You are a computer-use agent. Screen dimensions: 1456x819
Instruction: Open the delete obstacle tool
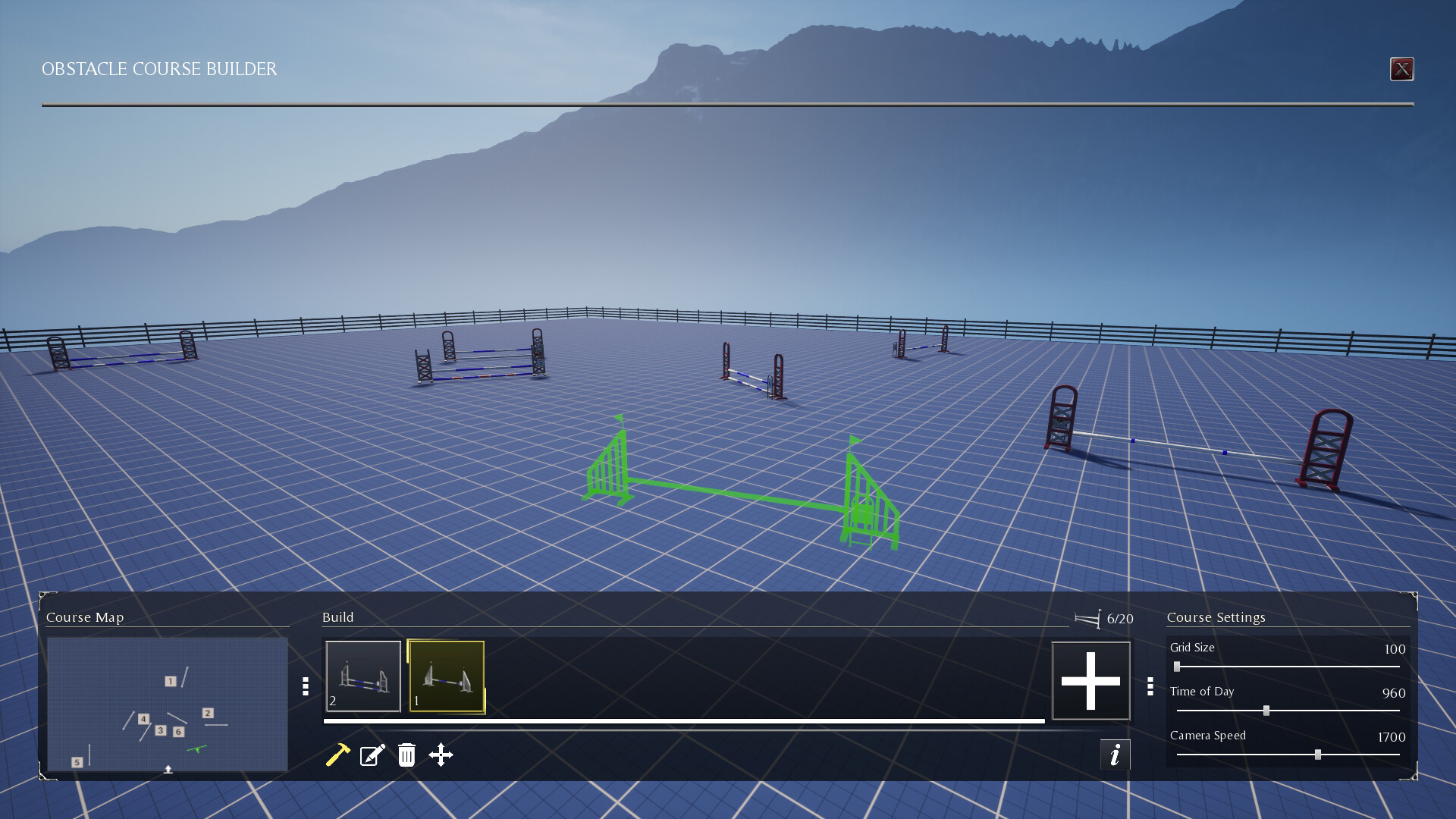[406, 755]
